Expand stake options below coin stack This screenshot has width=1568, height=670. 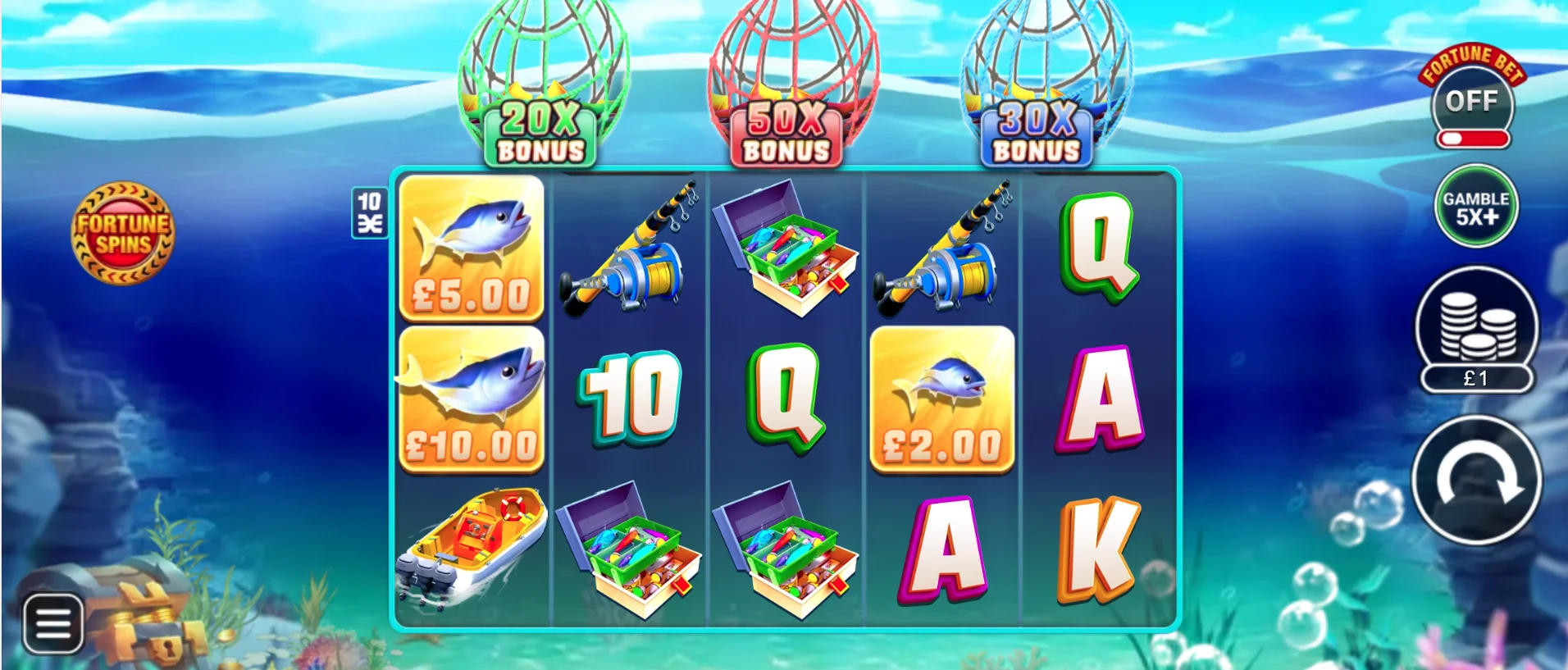pyautogui.click(x=1476, y=379)
